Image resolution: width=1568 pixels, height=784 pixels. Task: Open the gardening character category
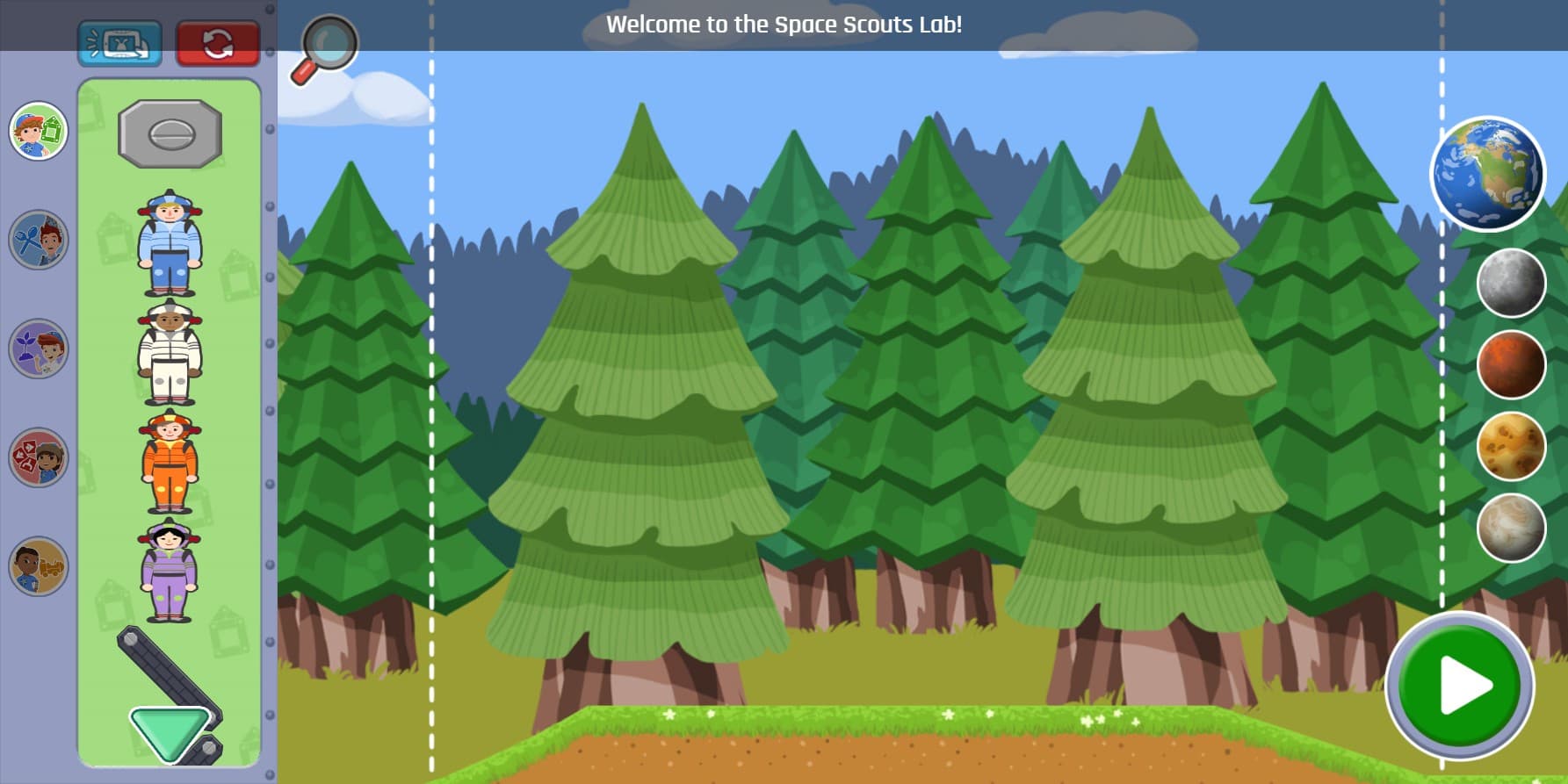point(38,349)
